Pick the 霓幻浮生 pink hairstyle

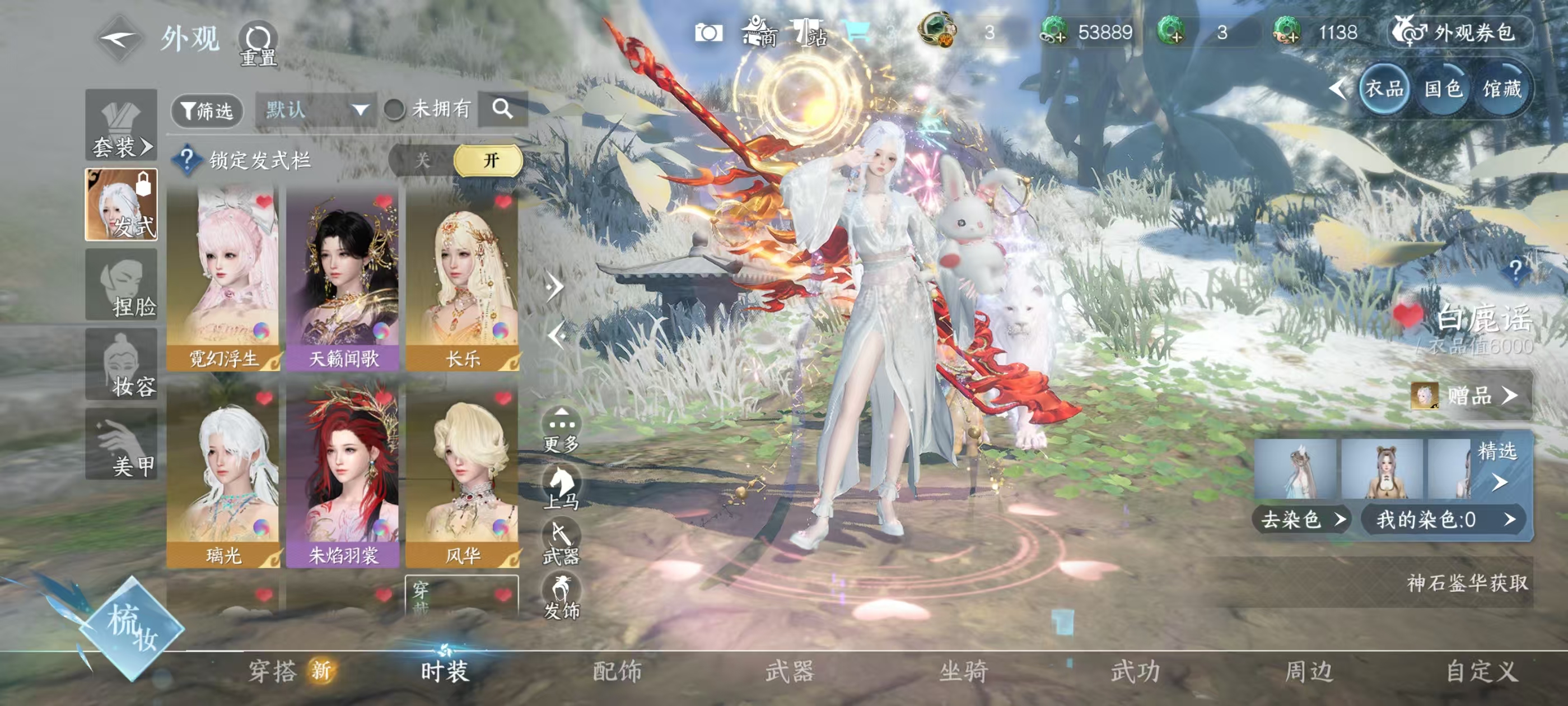(x=223, y=278)
